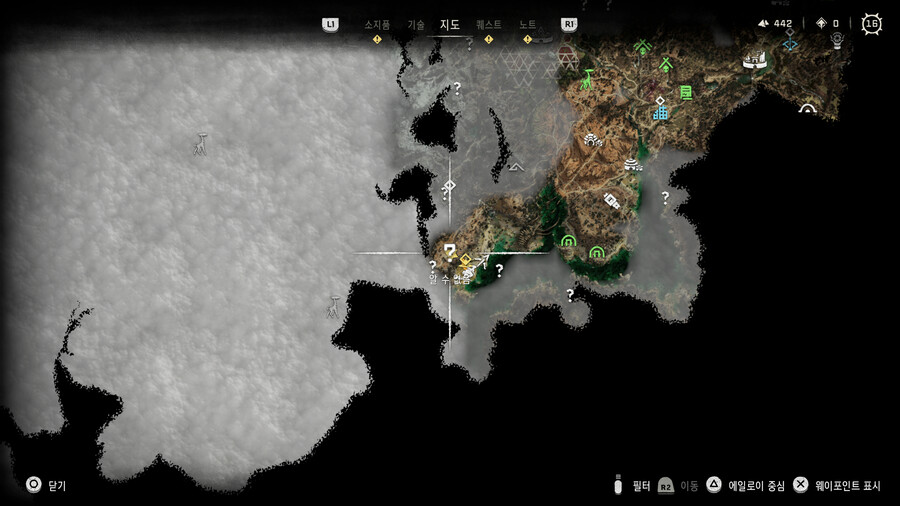The image size is (900, 506).
Task: Select the tall machine silhouette in the fogged area
Action: coord(202,145)
